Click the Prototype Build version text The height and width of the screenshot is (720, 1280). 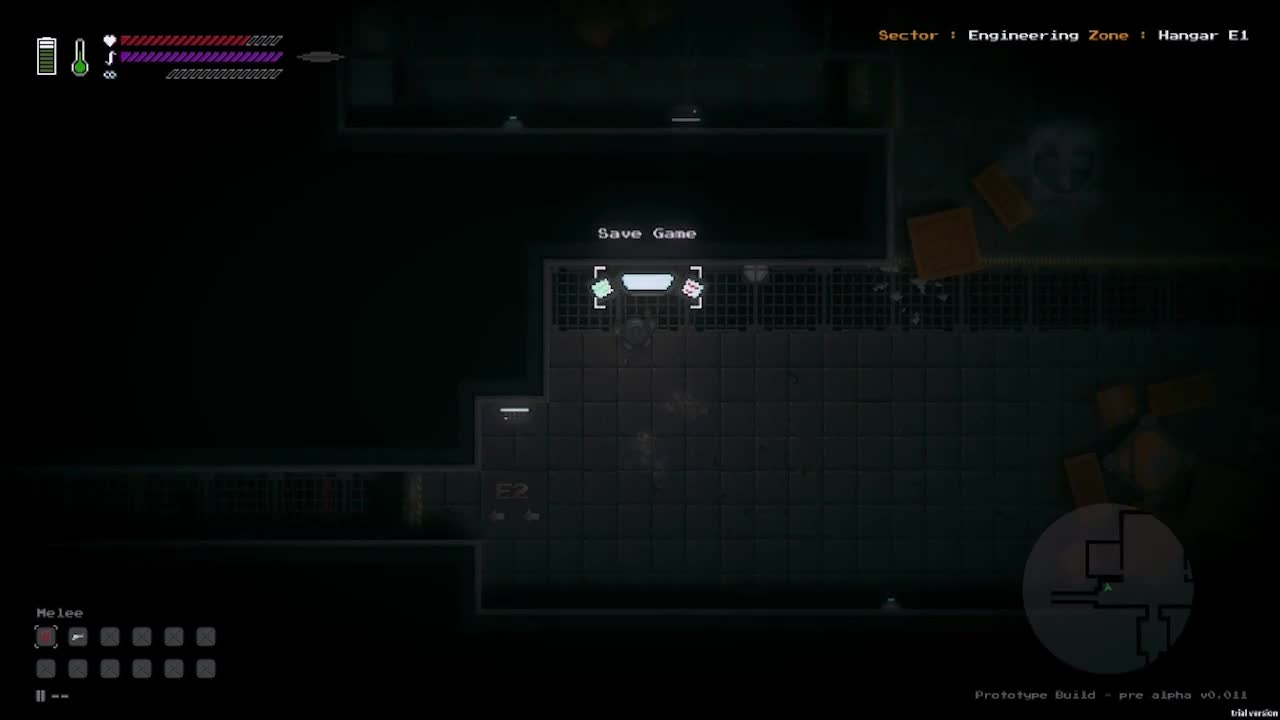[x=1110, y=694]
